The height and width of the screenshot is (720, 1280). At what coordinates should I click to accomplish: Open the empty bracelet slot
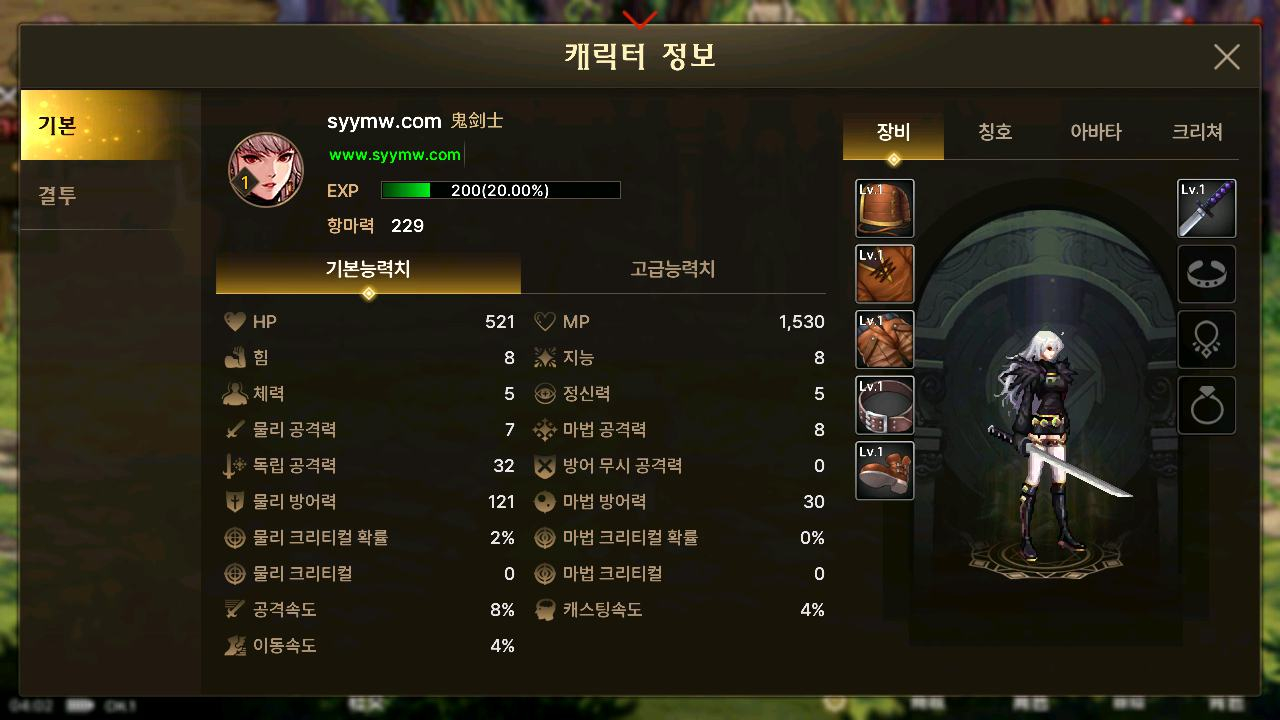coord(1207,274)
